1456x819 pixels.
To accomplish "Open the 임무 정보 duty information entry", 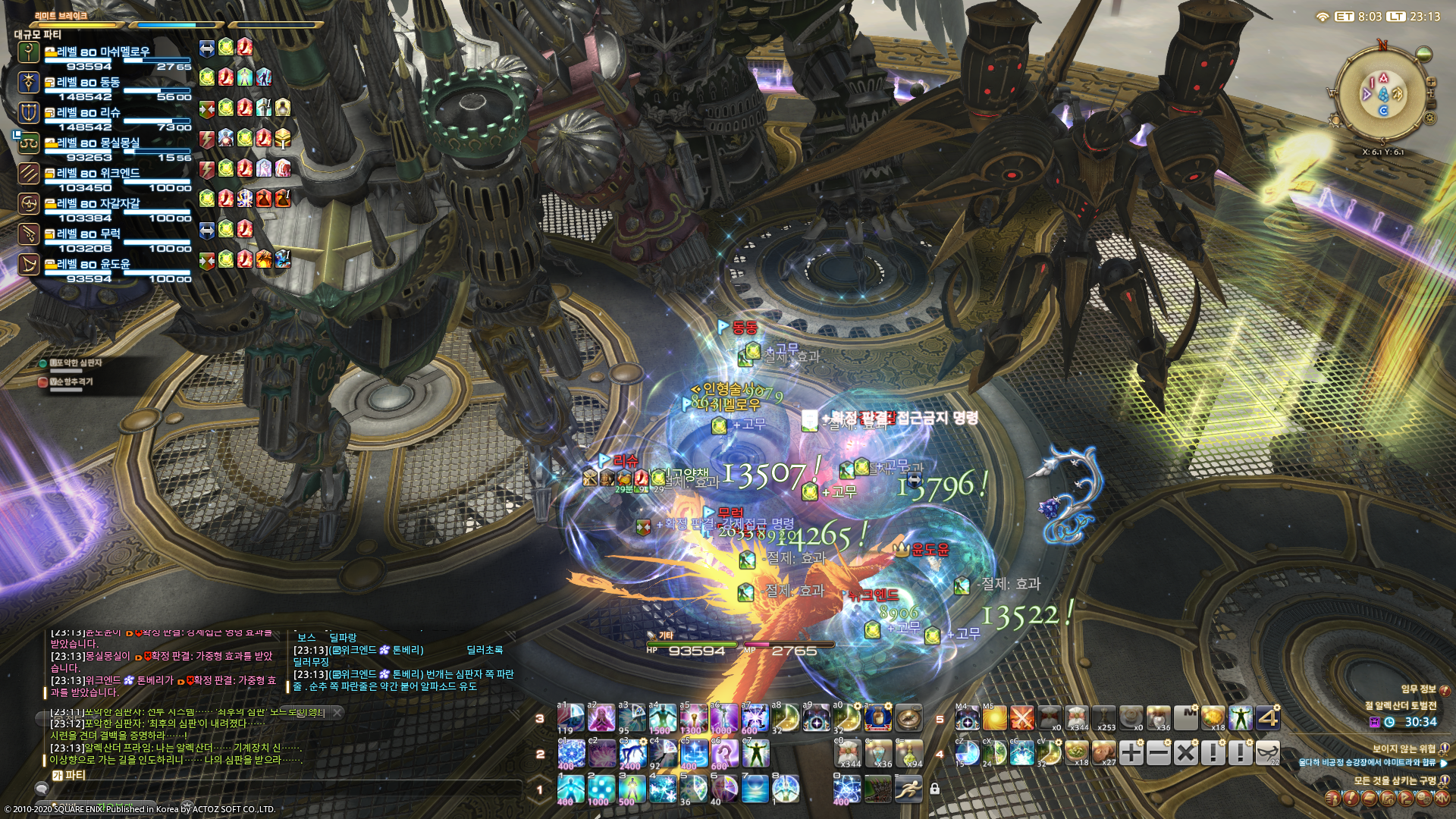I will pos(1418,689).
